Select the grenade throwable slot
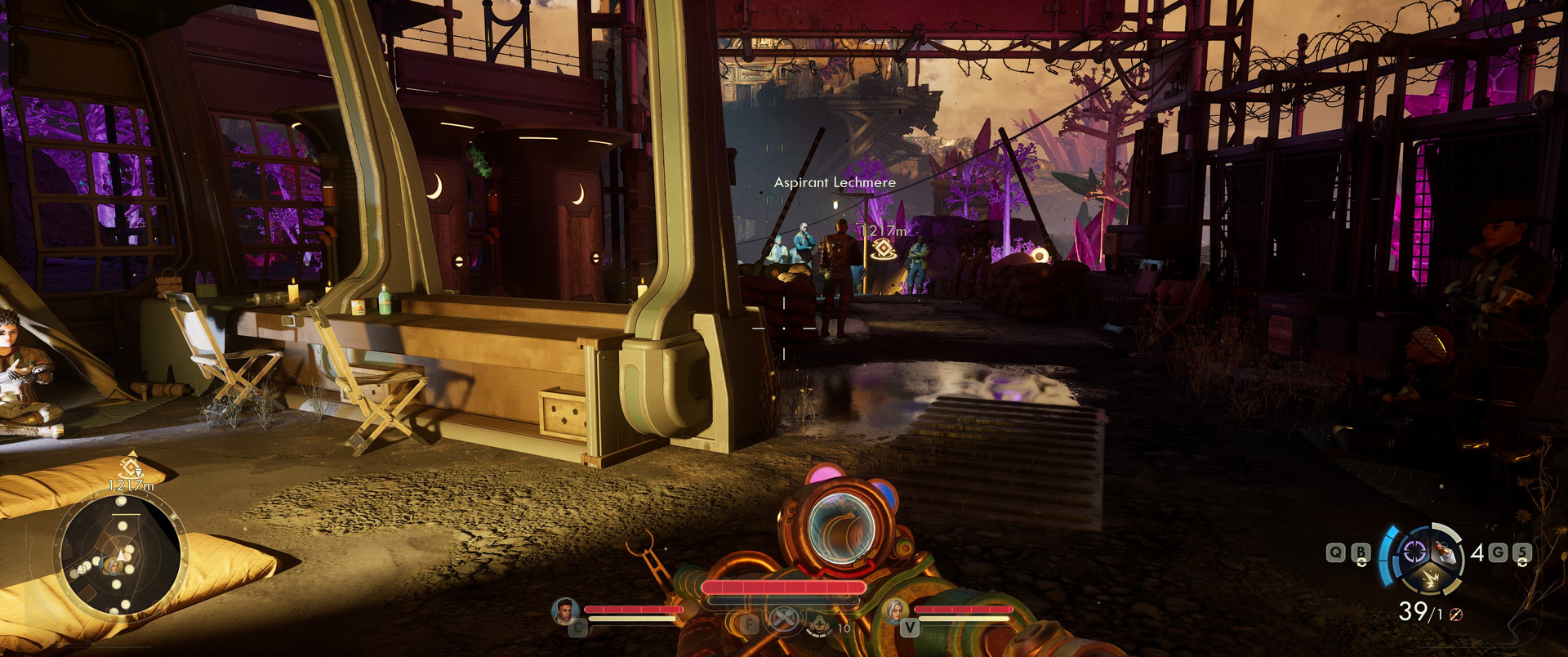The width and height of the screenshot is (1568, 657). tap(1446, 552)
